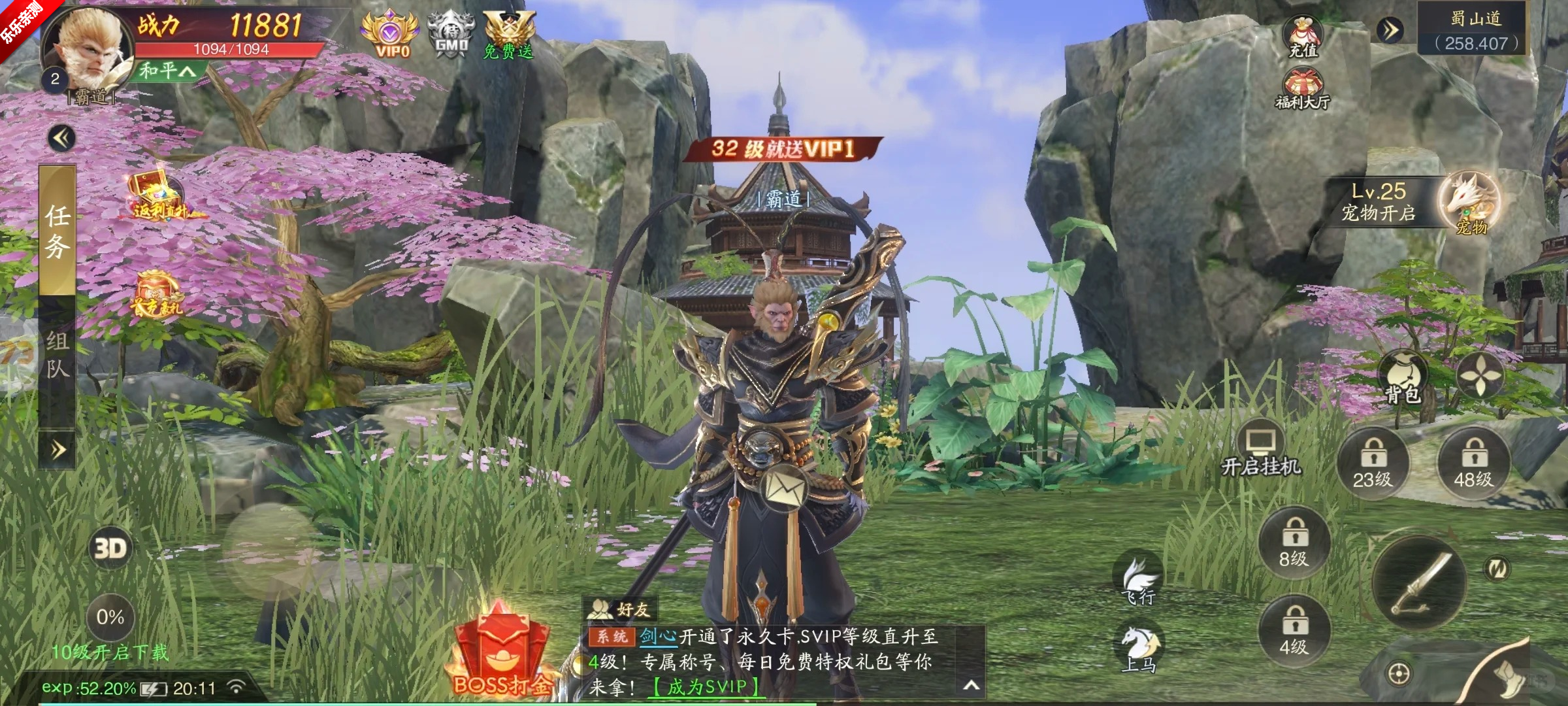Open the 背包 backpack
The height and width of the screenshot is (706, 1568).
pos(1402,378)
